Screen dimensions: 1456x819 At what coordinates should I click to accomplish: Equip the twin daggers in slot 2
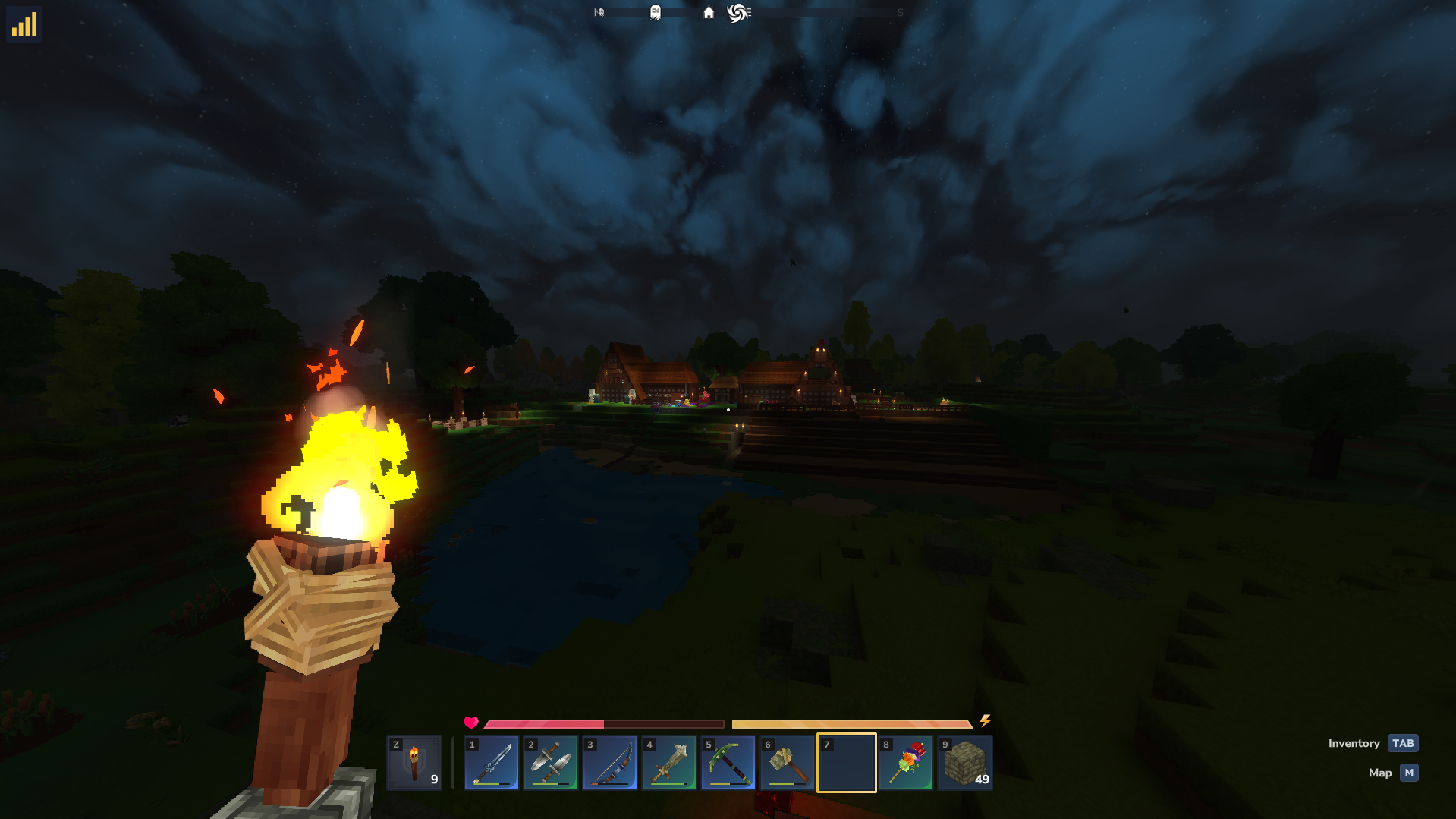[551, 763]
